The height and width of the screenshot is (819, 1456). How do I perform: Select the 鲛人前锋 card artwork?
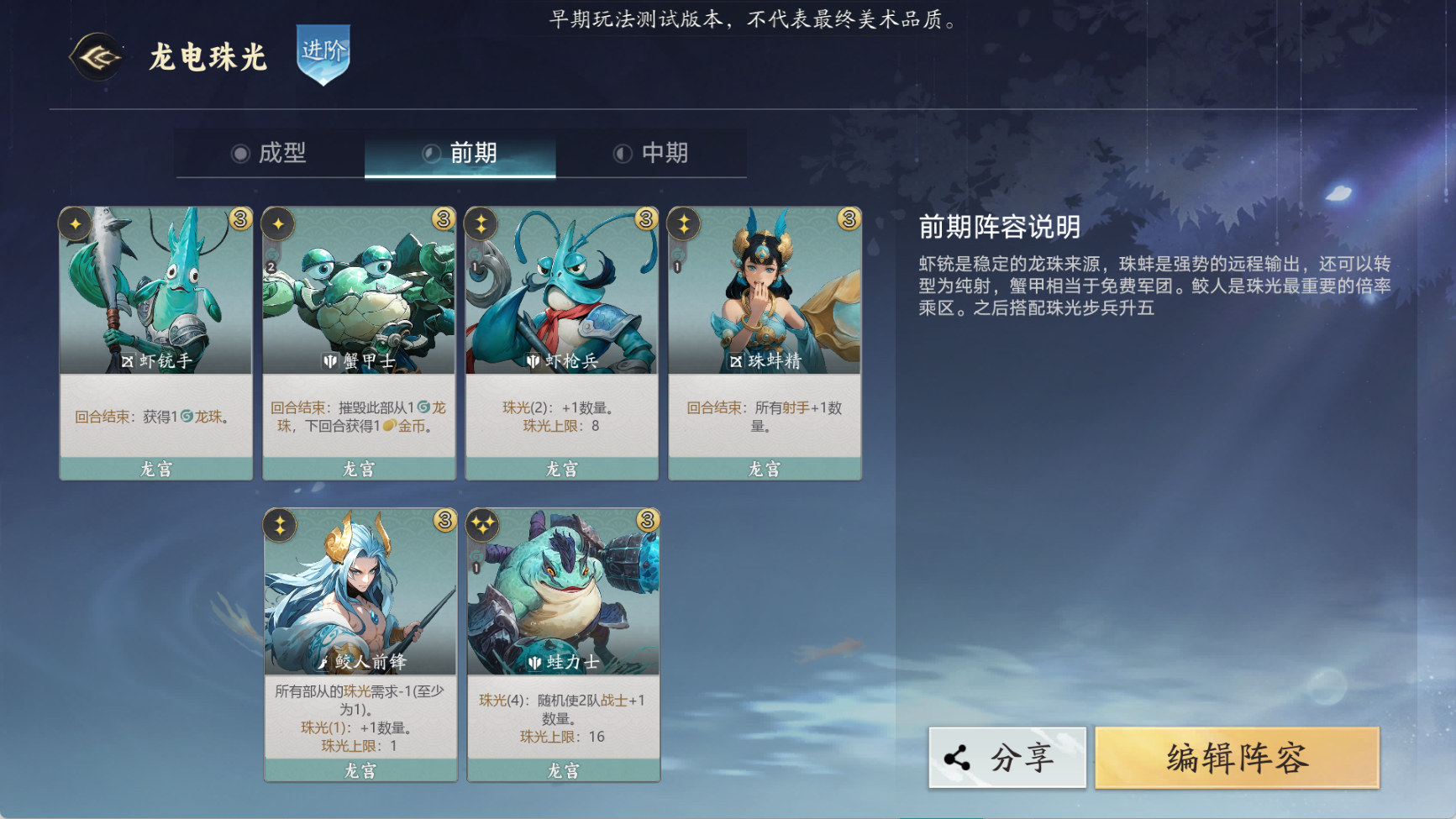coord(360,588)
